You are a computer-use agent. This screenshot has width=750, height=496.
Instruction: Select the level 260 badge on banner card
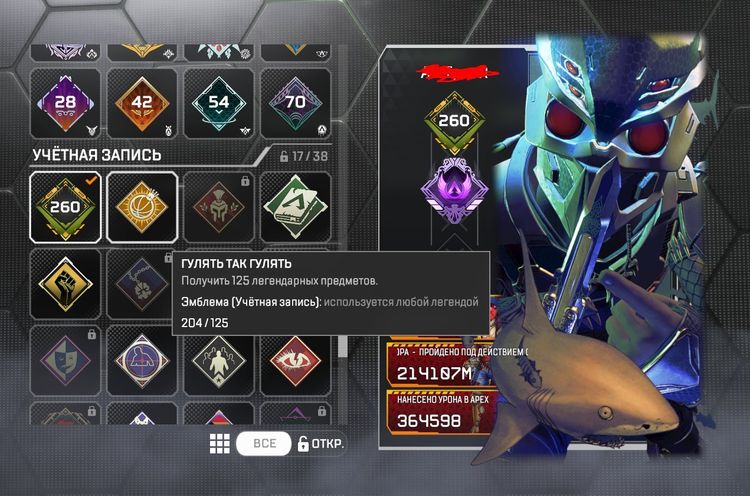(x=454, y=122)
